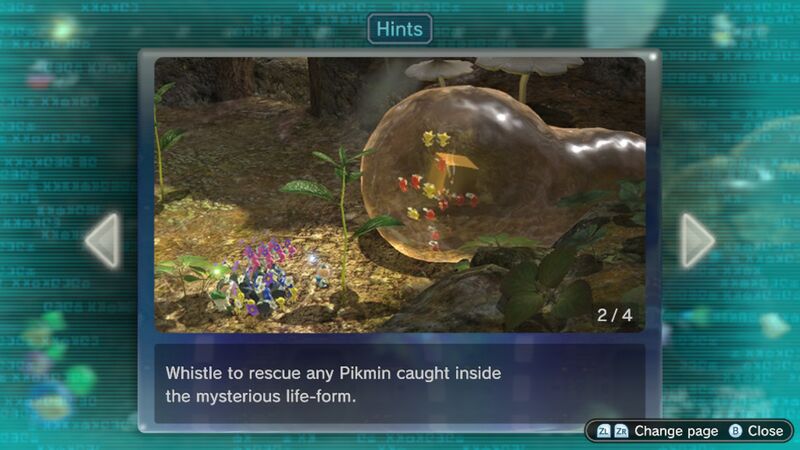Close the Hints window
800x450 pixels.
756,430
